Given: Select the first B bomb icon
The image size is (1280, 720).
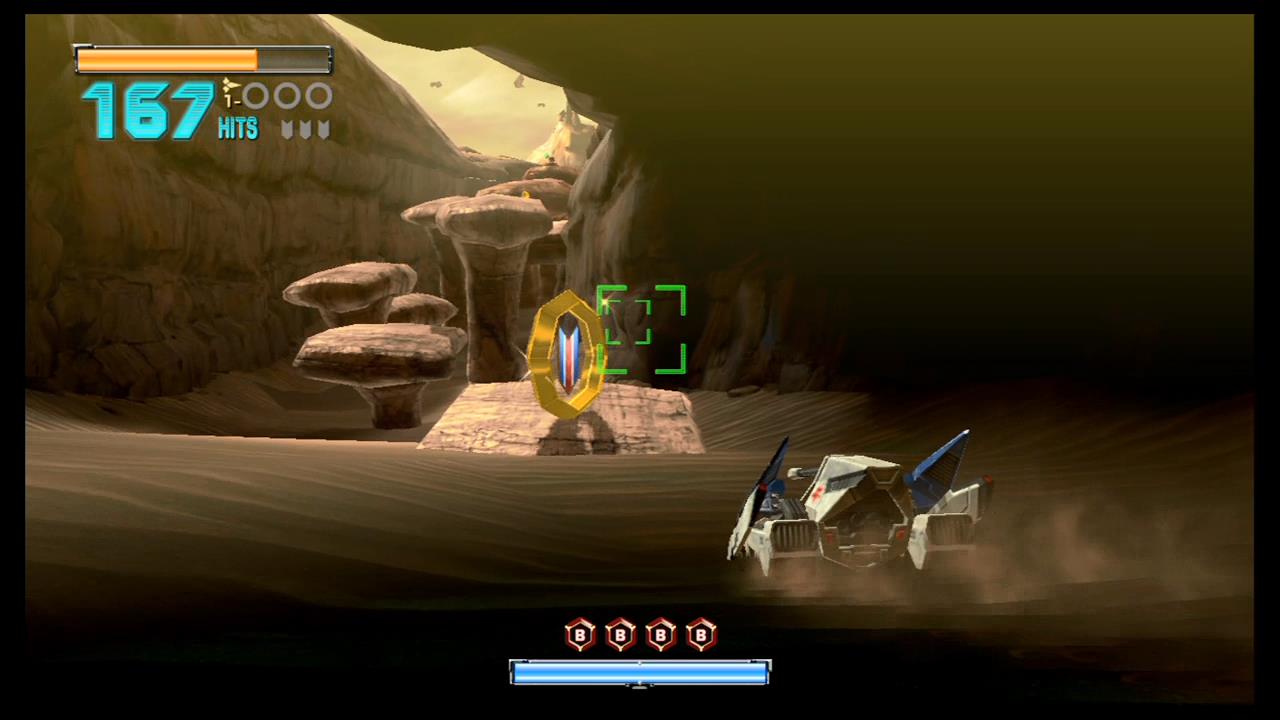Looking at the screenshot, I should tap(580, 636).
